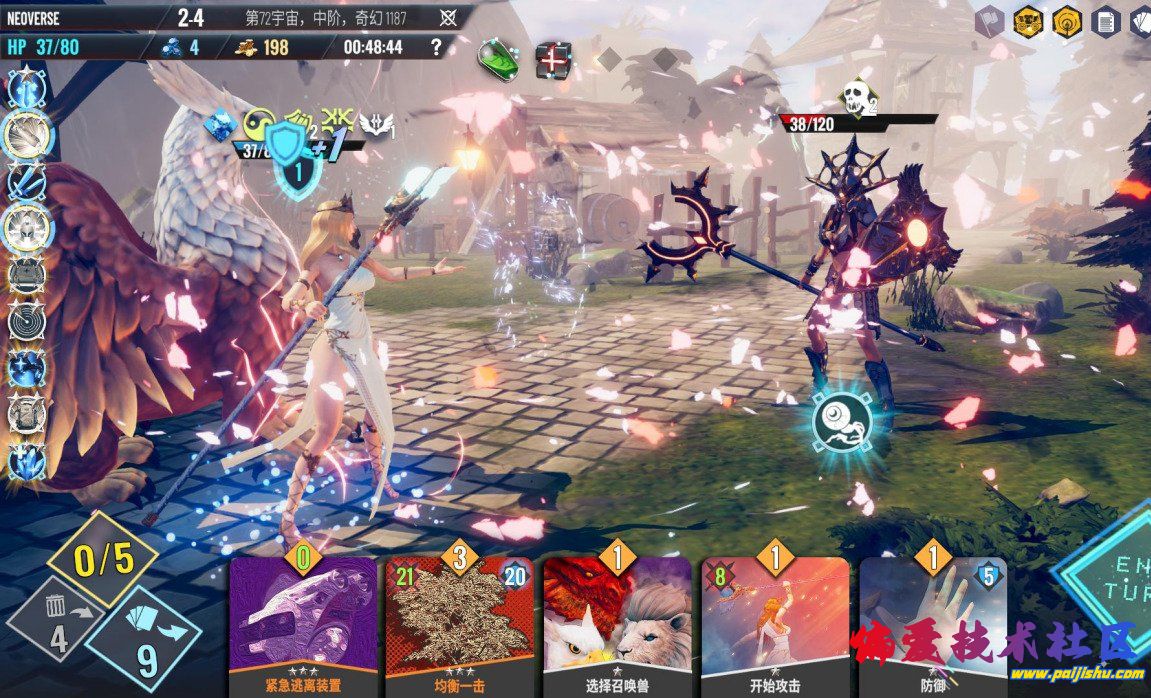Click the crossed swords icon in top bar
Screen dimensions: 1151x698
click(449, 17)
